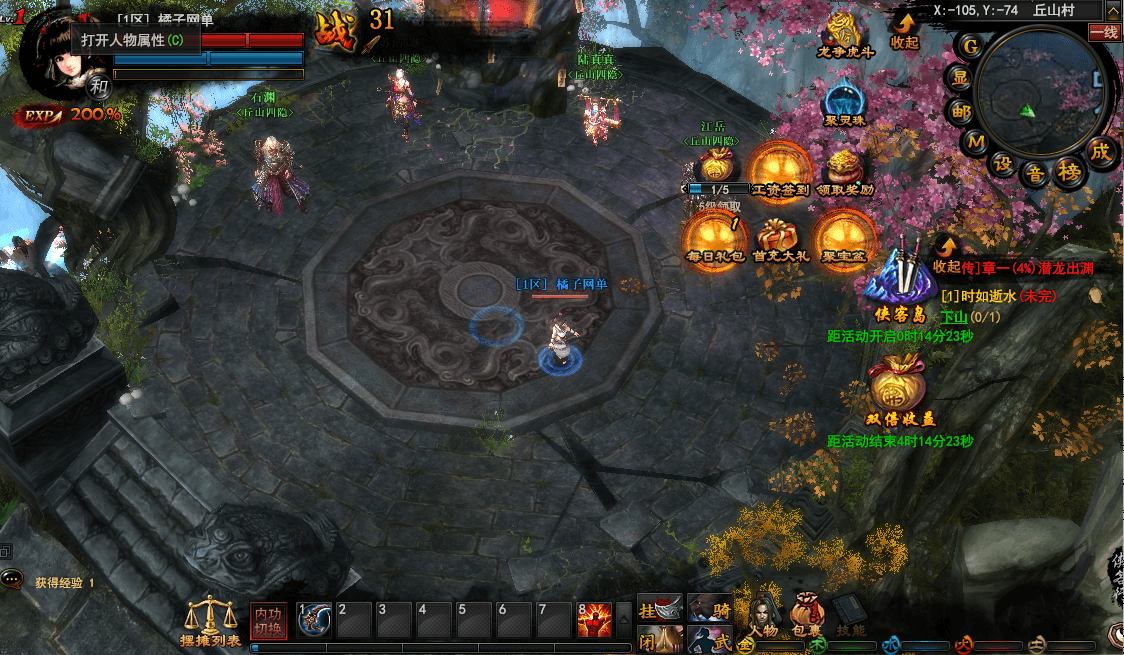Open the 成 achievements button
Screen dimensions: 1124x655
coord(1099,151)
